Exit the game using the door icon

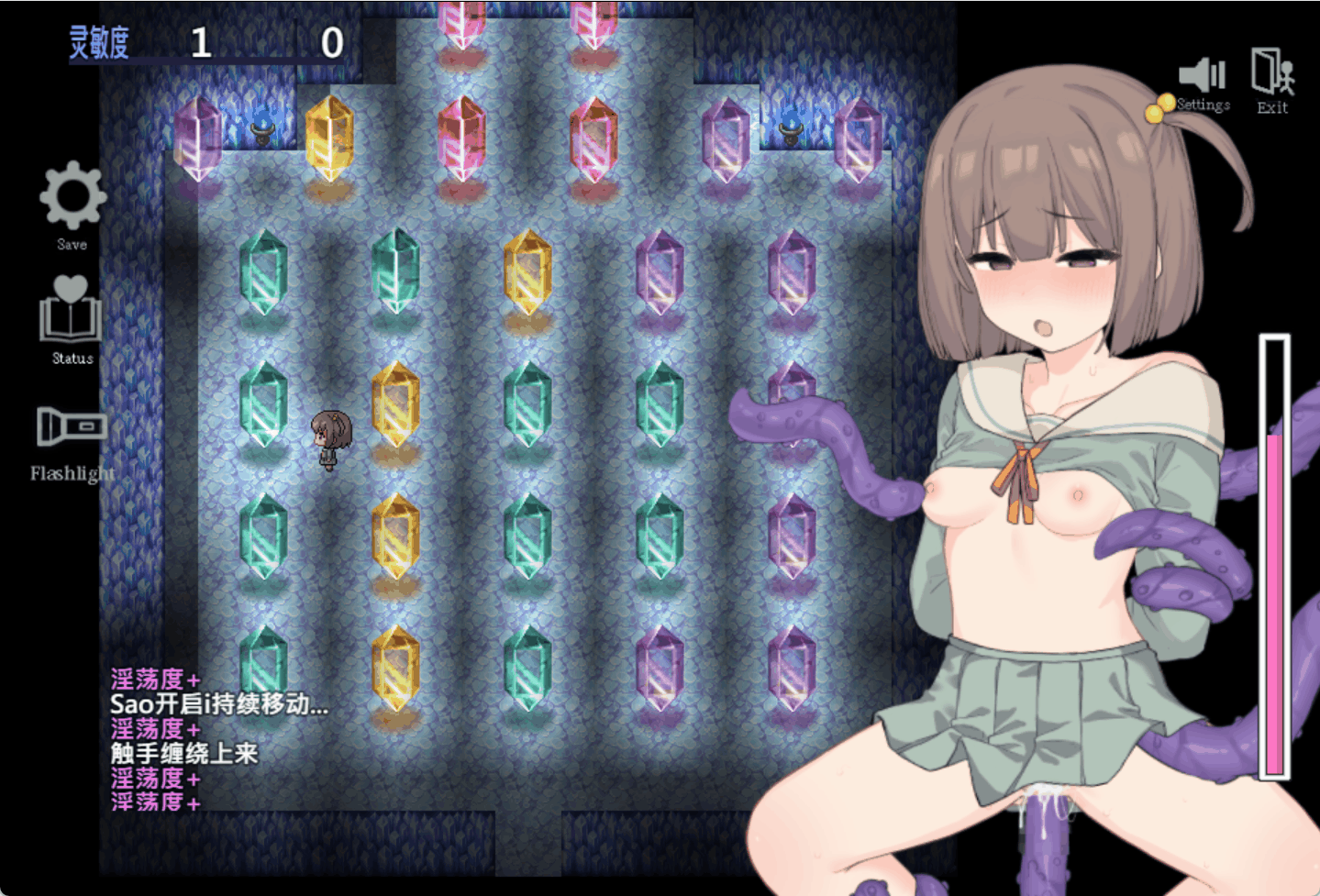coord(1272,72)
